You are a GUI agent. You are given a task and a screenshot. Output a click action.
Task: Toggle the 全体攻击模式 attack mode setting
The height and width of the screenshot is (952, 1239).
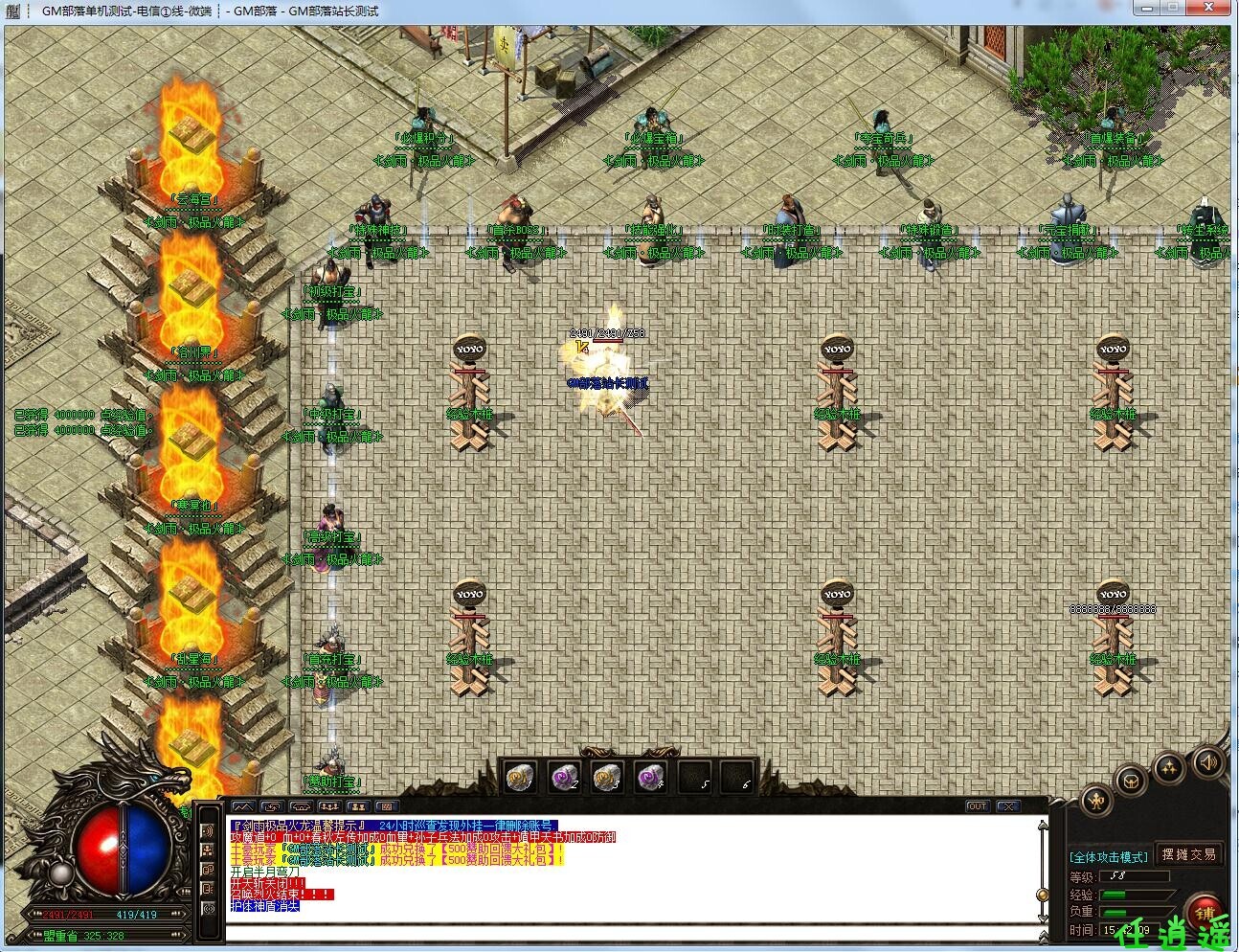coord(1107,854)
